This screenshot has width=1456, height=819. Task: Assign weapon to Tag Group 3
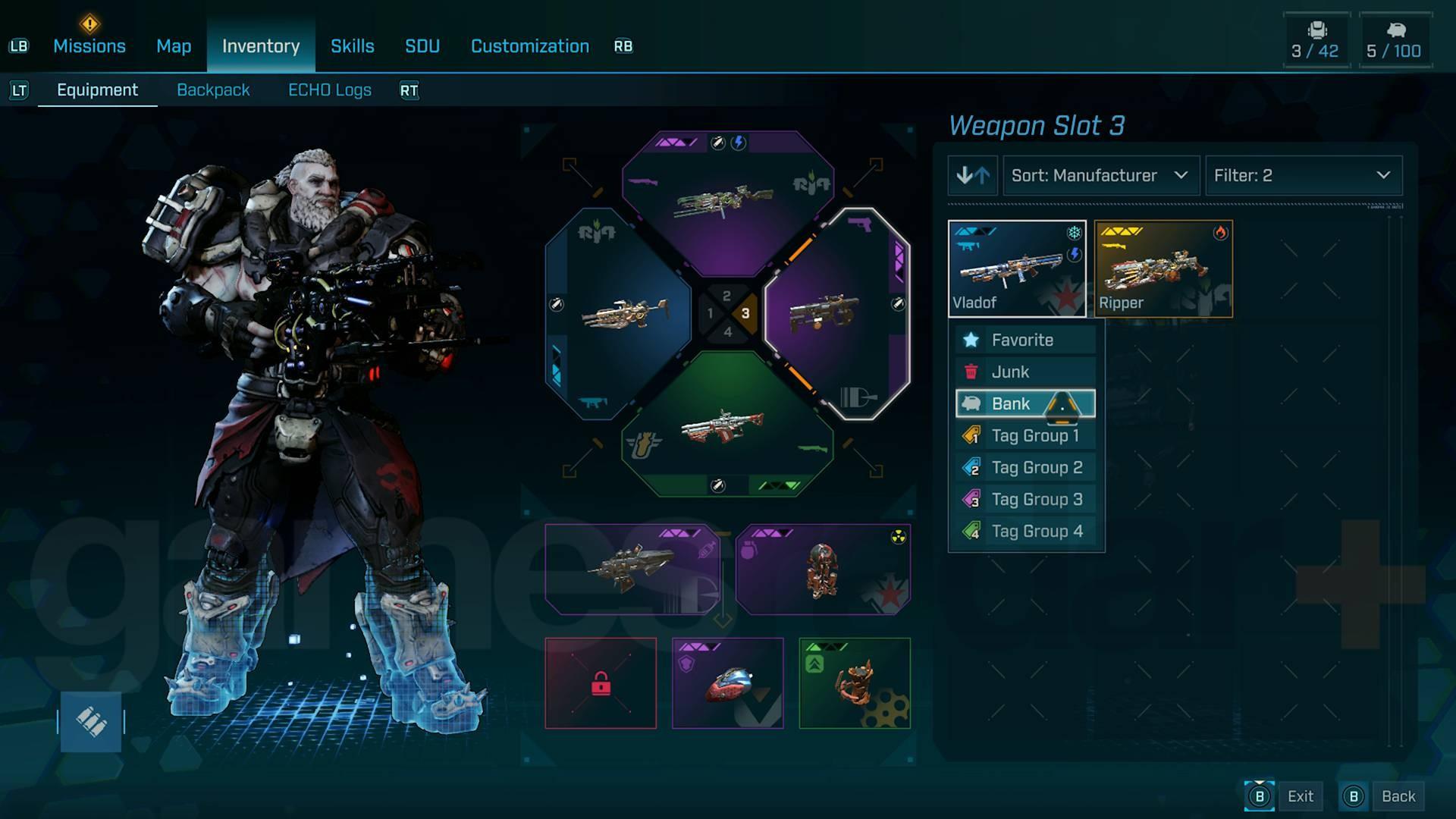[1025, 500]
